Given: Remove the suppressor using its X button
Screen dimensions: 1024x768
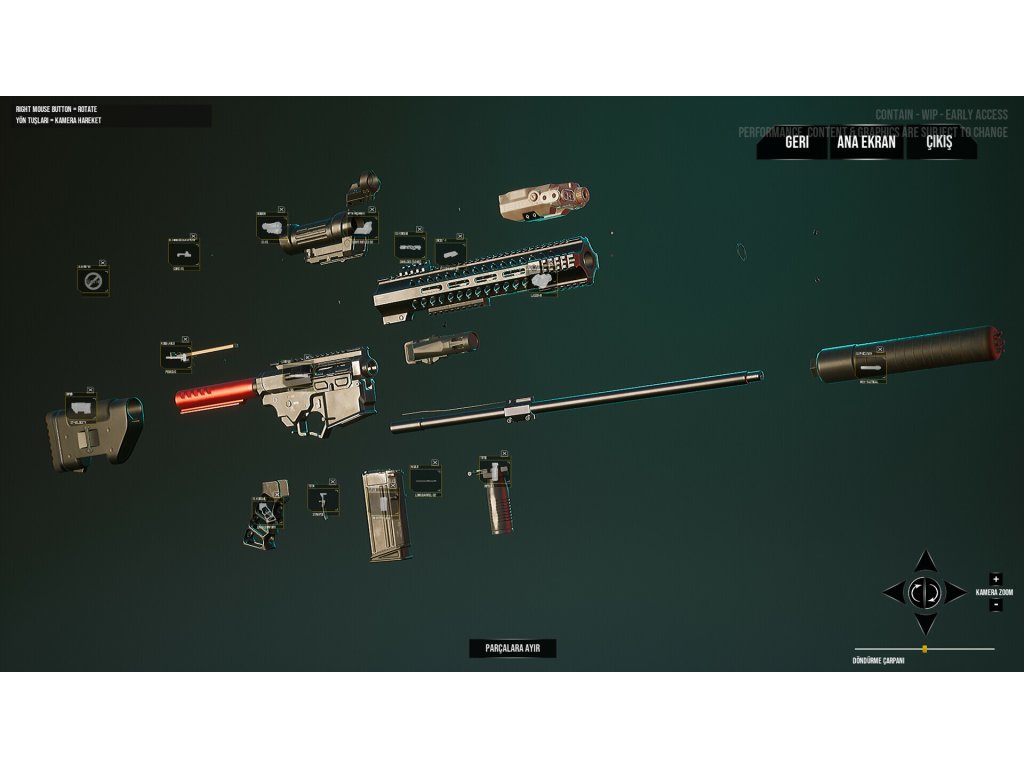Looking at the screenshot, I should [881, 348].
